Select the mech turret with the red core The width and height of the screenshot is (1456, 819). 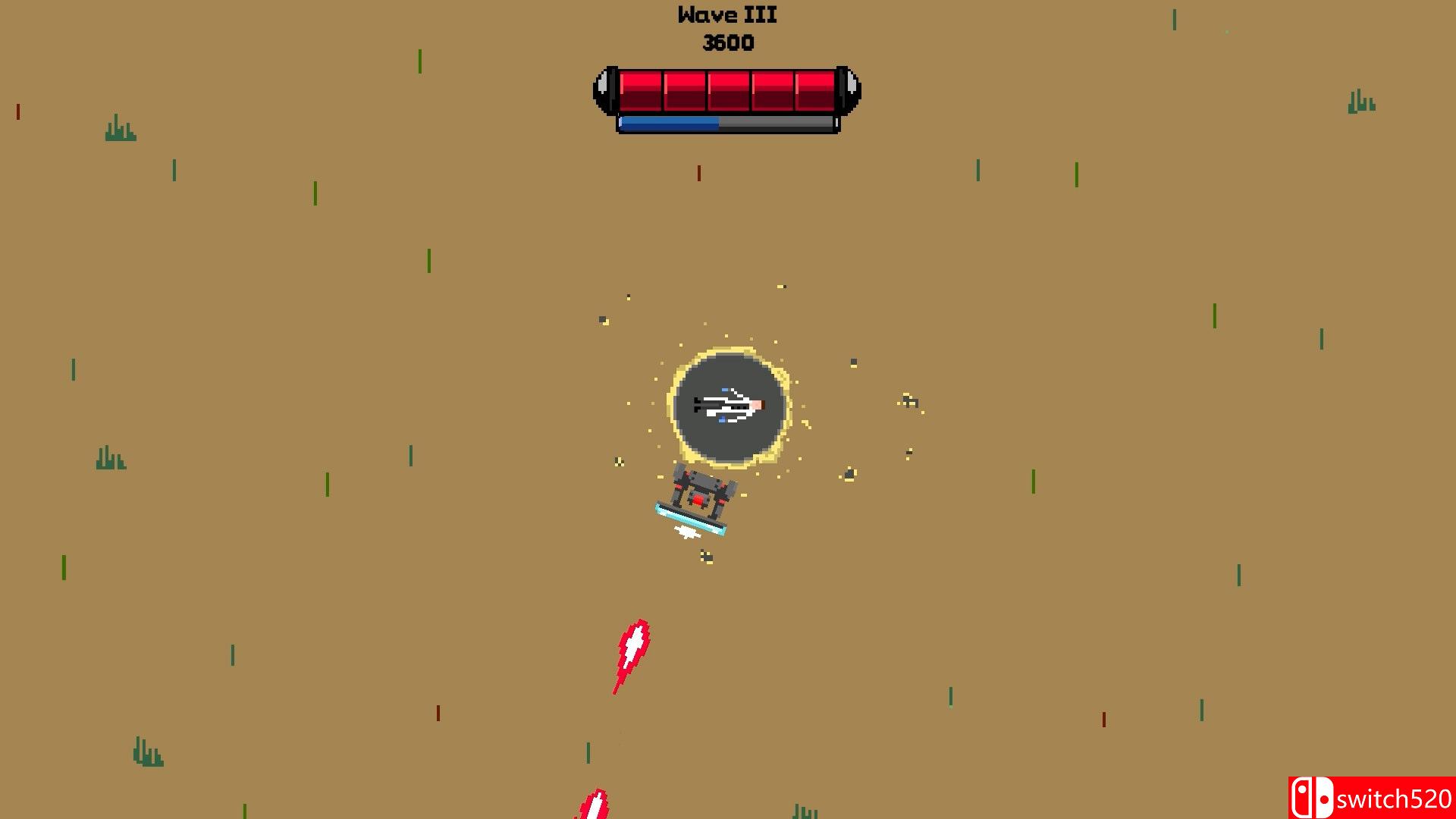coord(698,500)
